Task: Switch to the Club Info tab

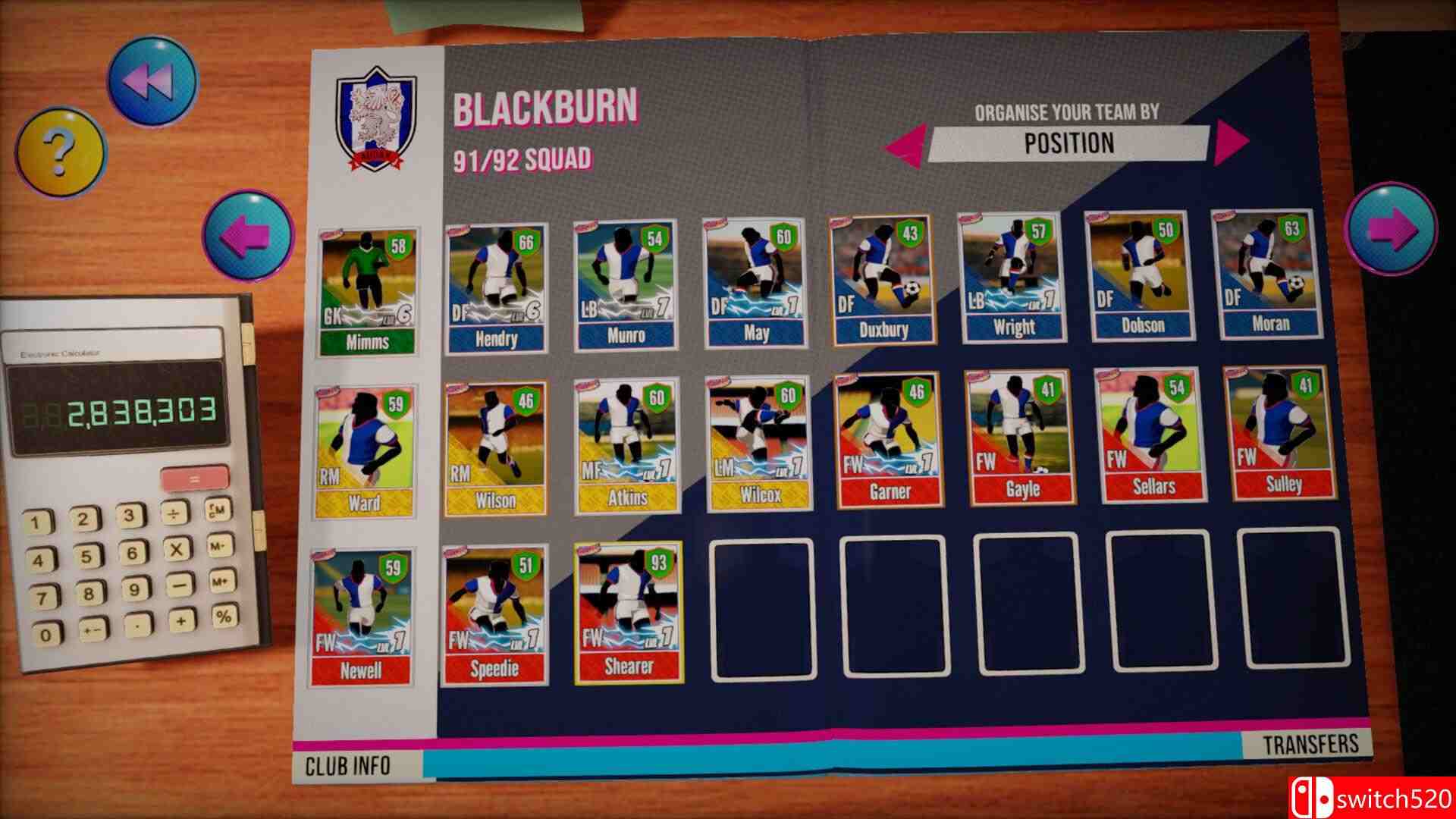Action: (348, 766)
